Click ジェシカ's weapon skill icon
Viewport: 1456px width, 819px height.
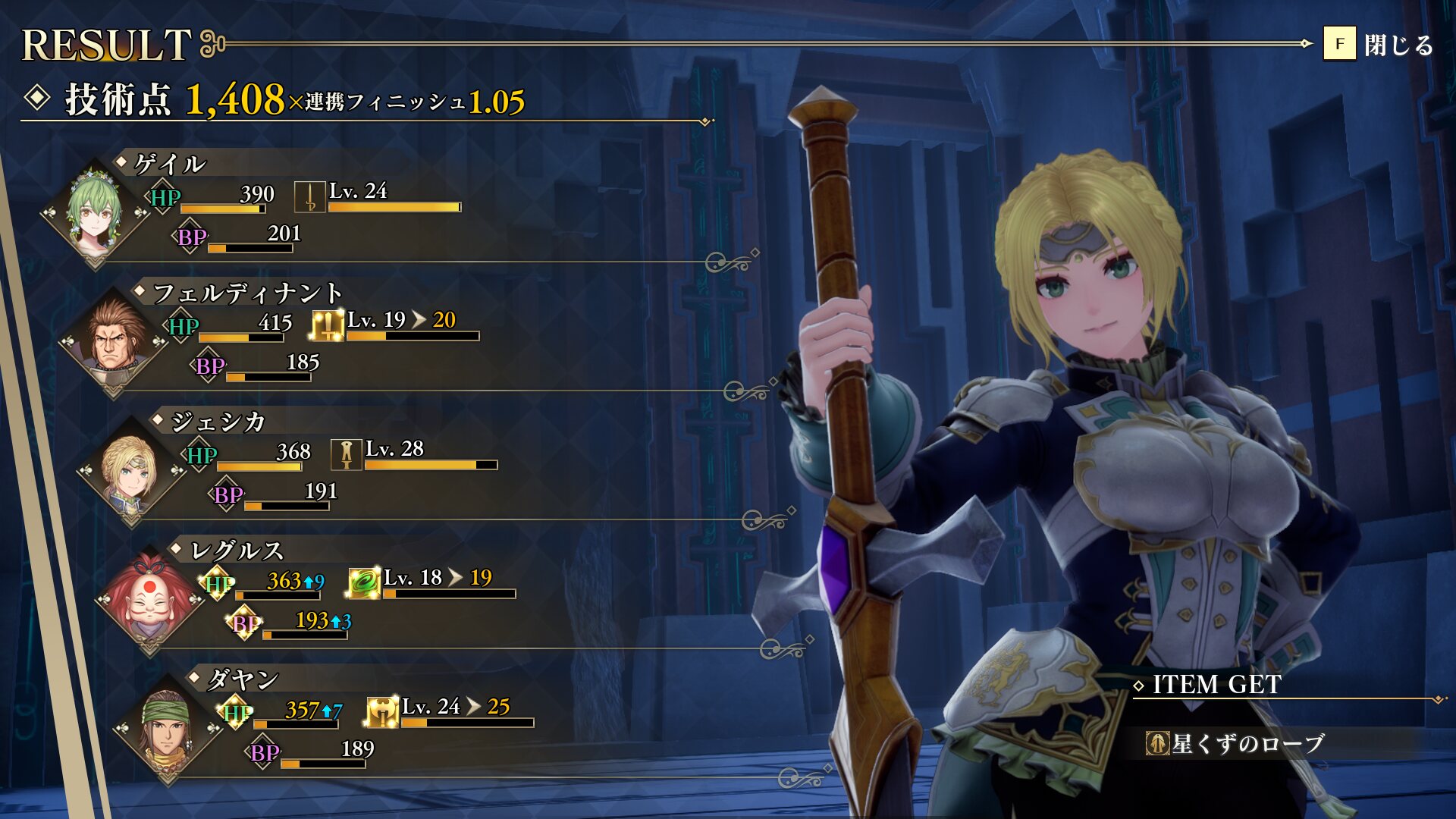(346, 455)
